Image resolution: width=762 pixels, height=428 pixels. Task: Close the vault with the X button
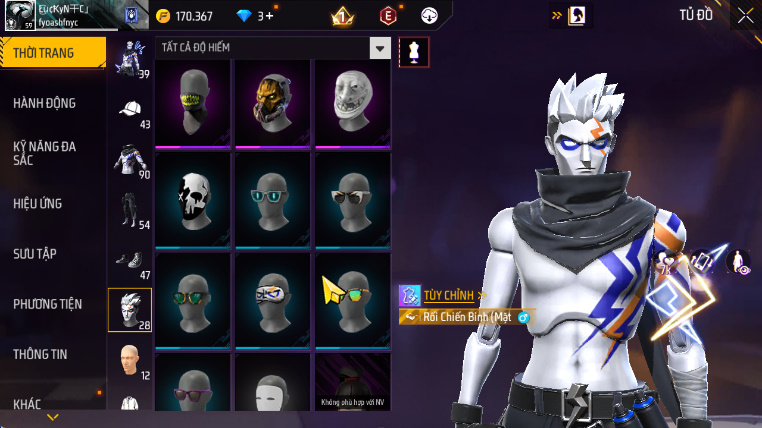click(x=745, y=15)
